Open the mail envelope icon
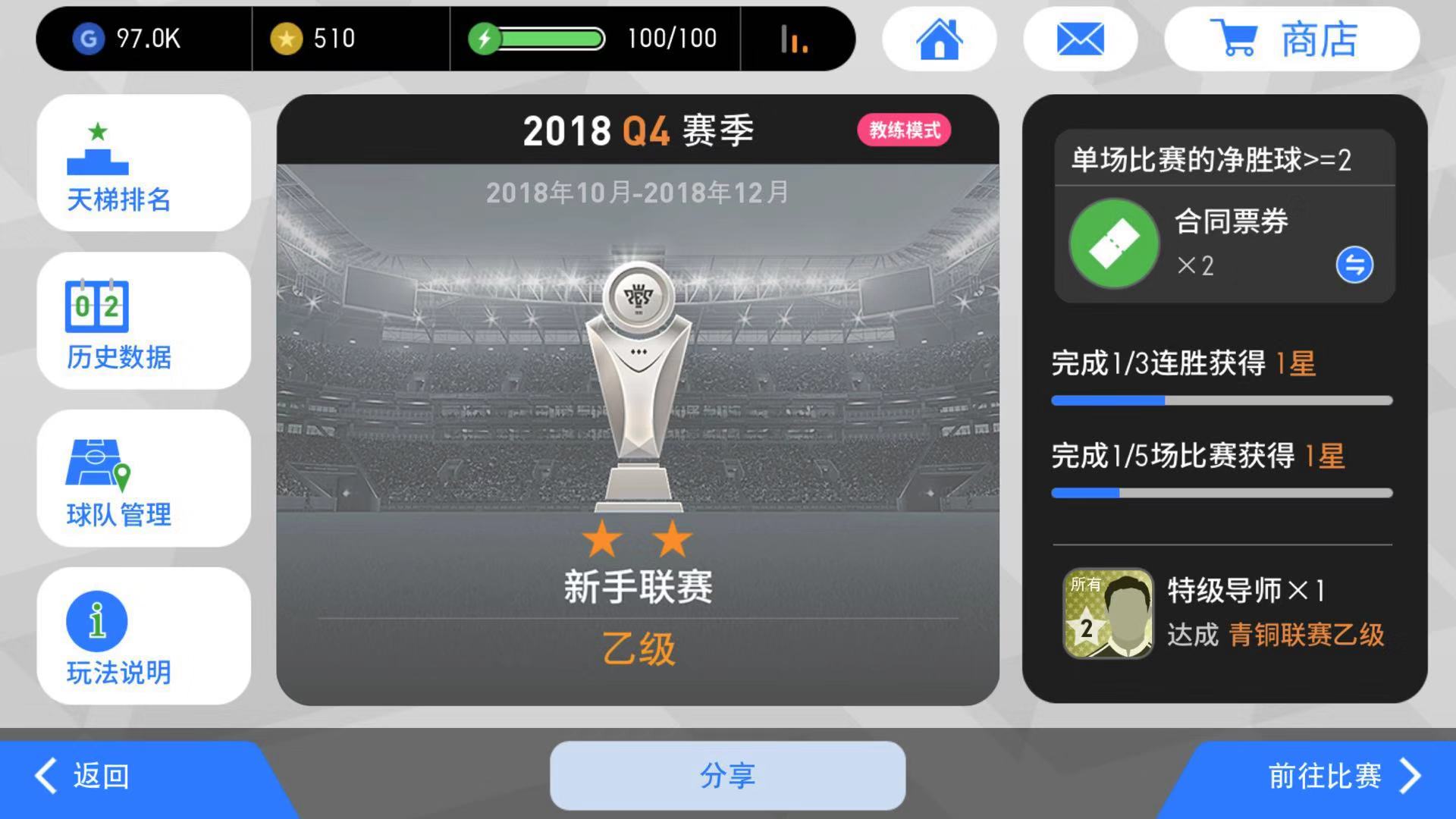Screen dimensions: 1456x819 click(1080, 39)
